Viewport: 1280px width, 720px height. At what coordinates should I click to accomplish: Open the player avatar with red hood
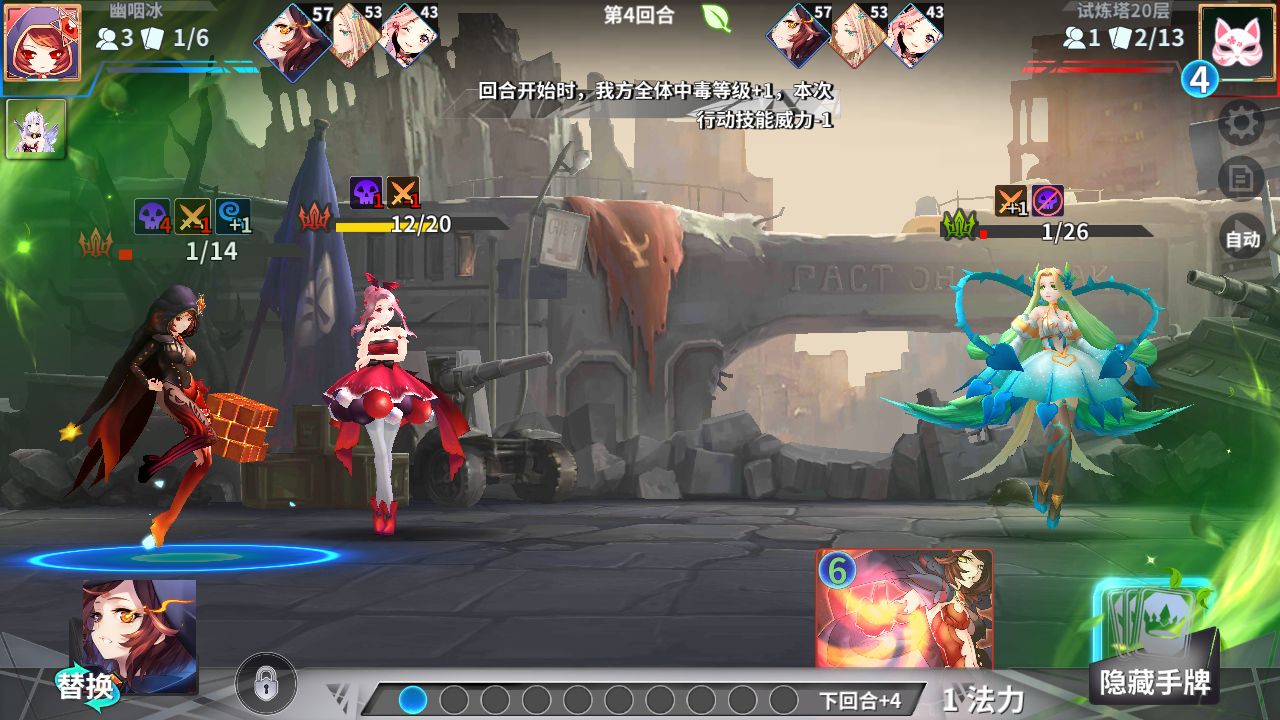click(42, 42)
